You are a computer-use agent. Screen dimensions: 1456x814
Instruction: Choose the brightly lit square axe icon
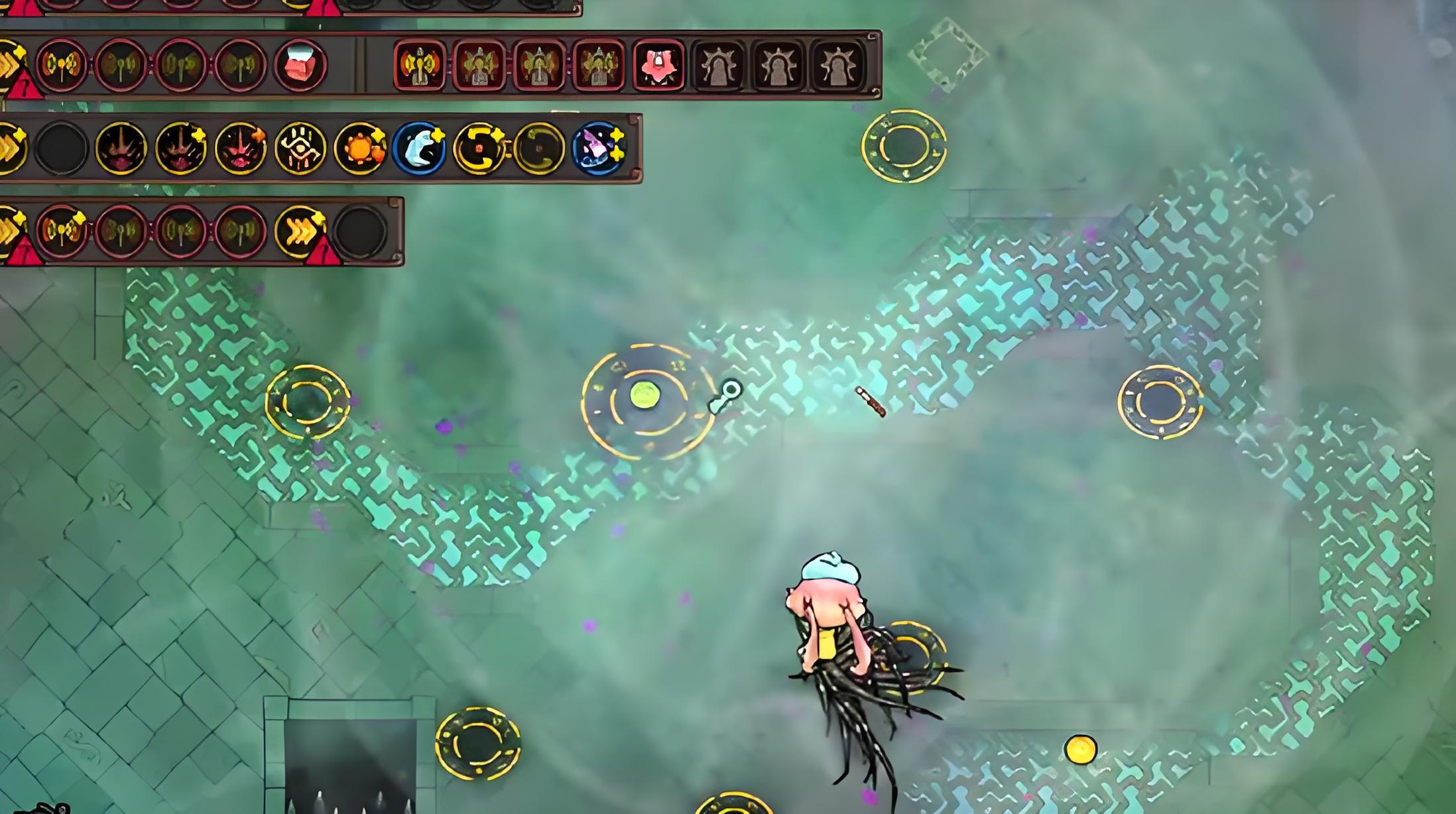click(x=420, y=65)
